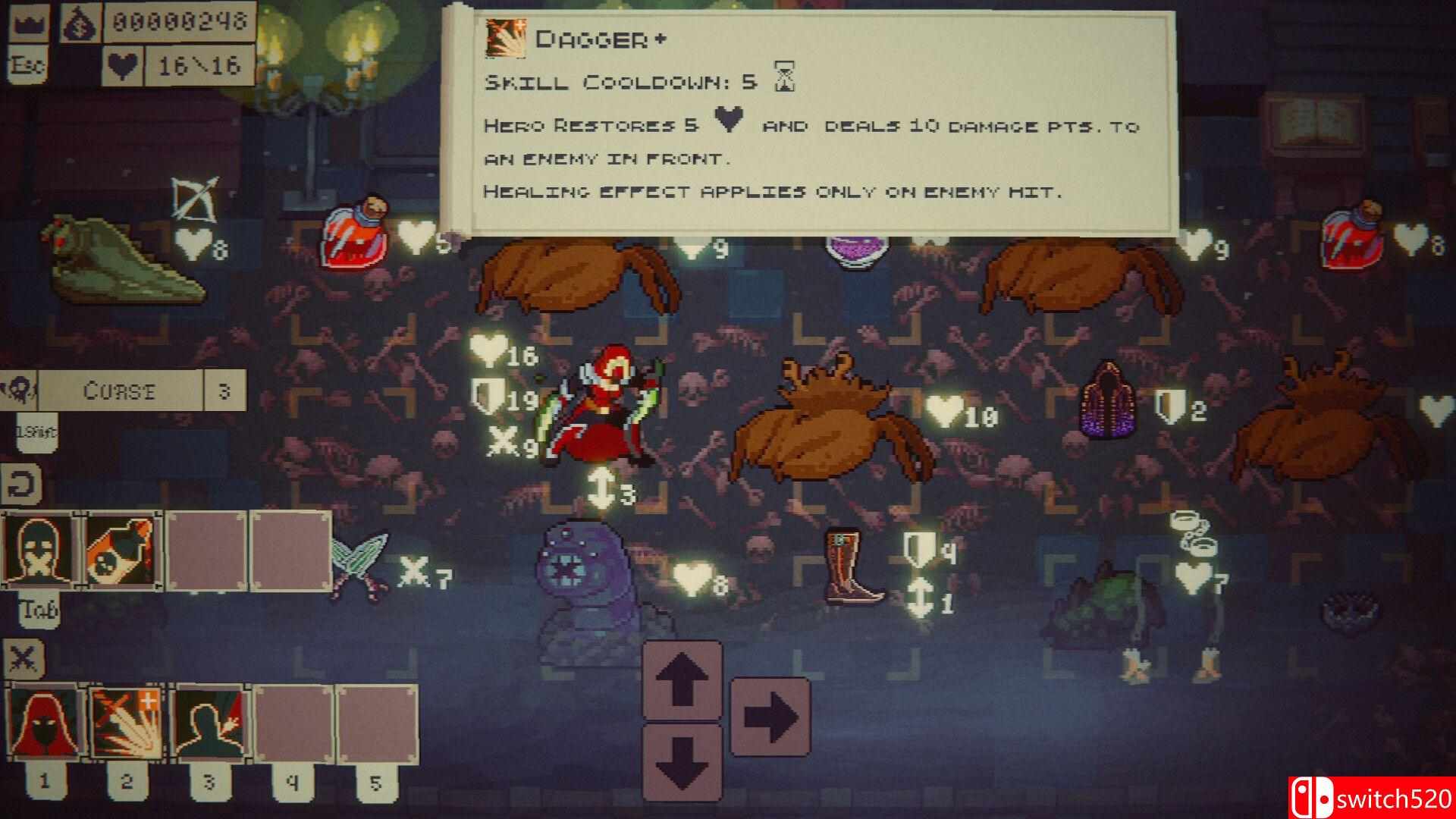
Task: Click the switch520 watermark logo
Action: pyautogui.click(x=1371, y=798)
